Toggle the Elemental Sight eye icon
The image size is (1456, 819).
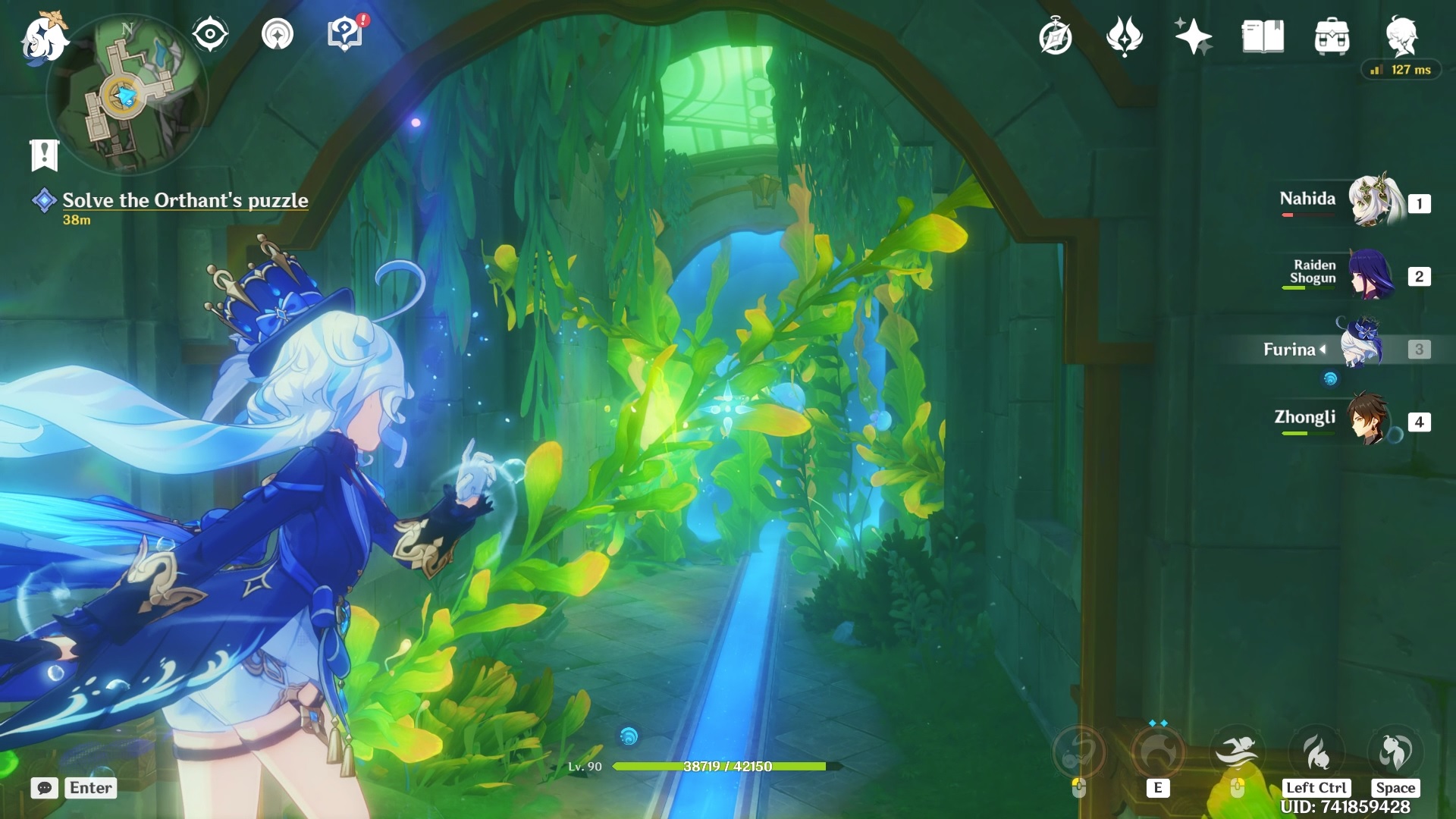(x=209, y=34)
